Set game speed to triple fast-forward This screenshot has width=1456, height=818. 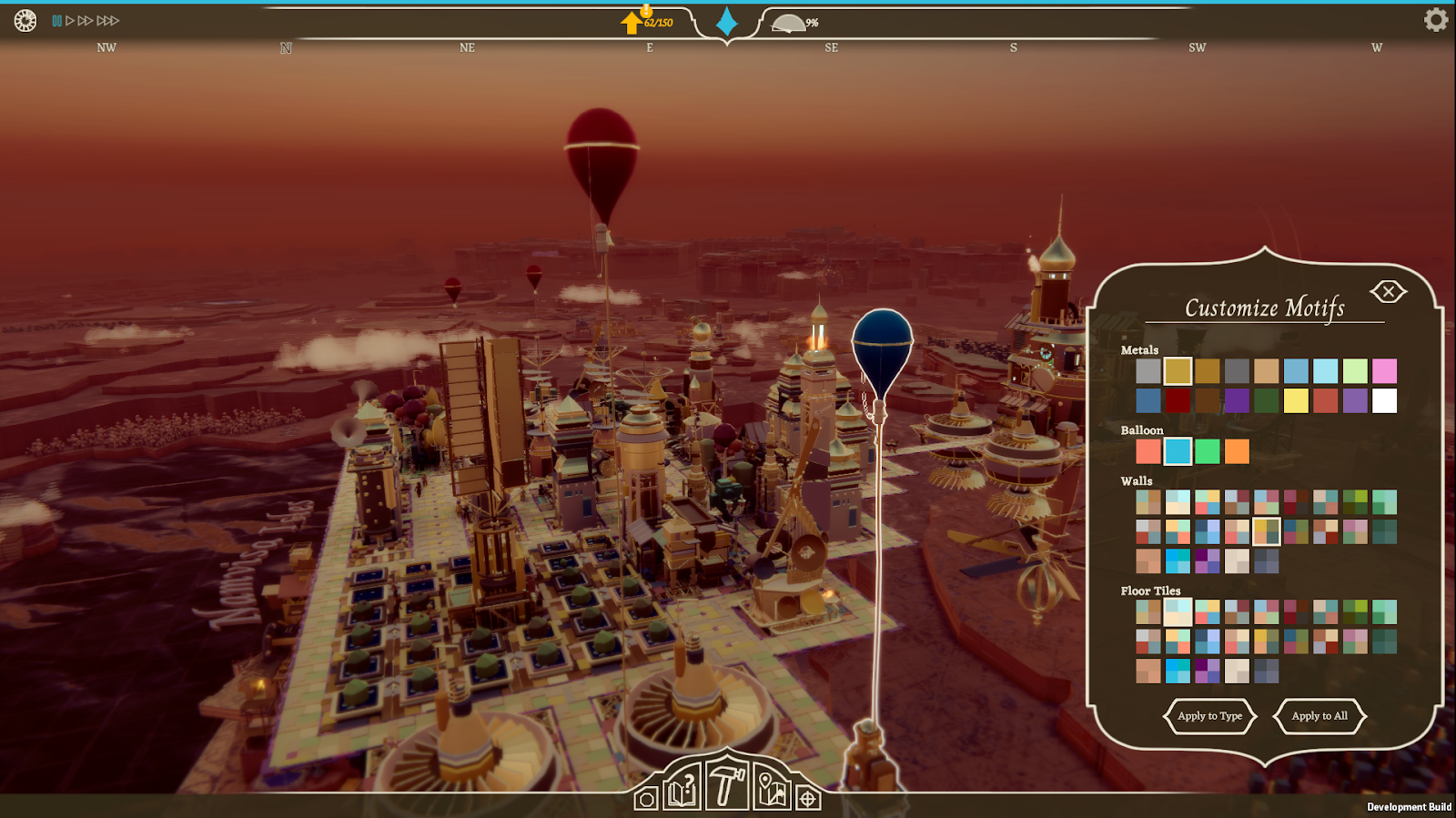click(108, 21)
